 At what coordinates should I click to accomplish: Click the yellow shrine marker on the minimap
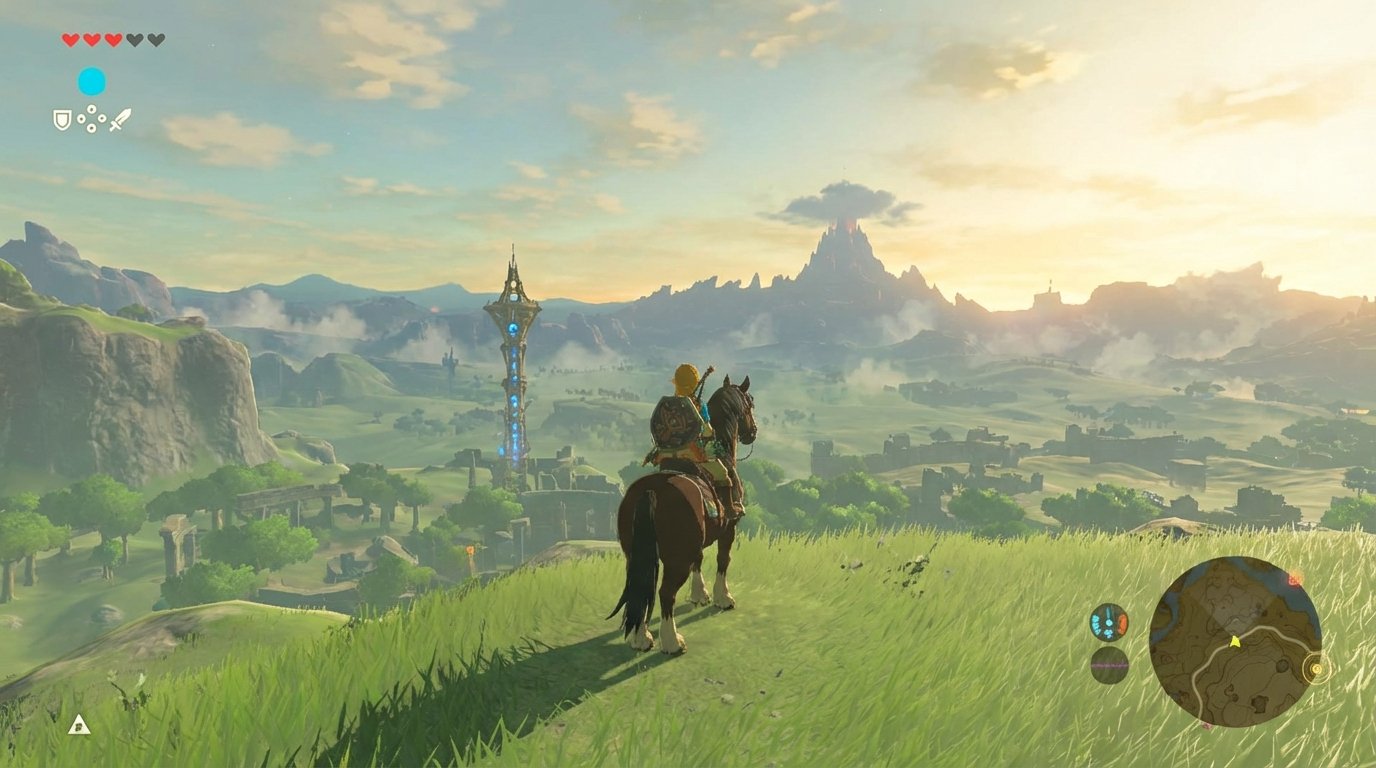(x=1317, y=669)
